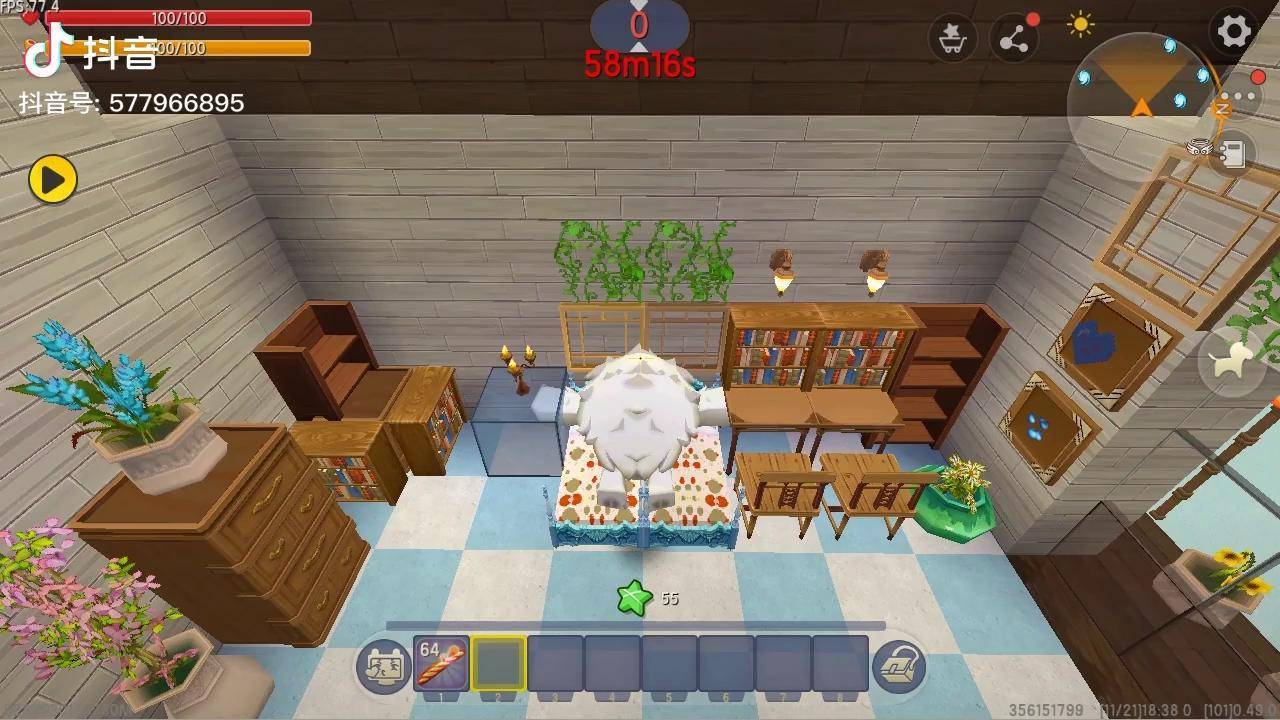This screenshot has width=1280, height=720.
Task: Open the three-dot more options button
Action: tap(1244, 97)
